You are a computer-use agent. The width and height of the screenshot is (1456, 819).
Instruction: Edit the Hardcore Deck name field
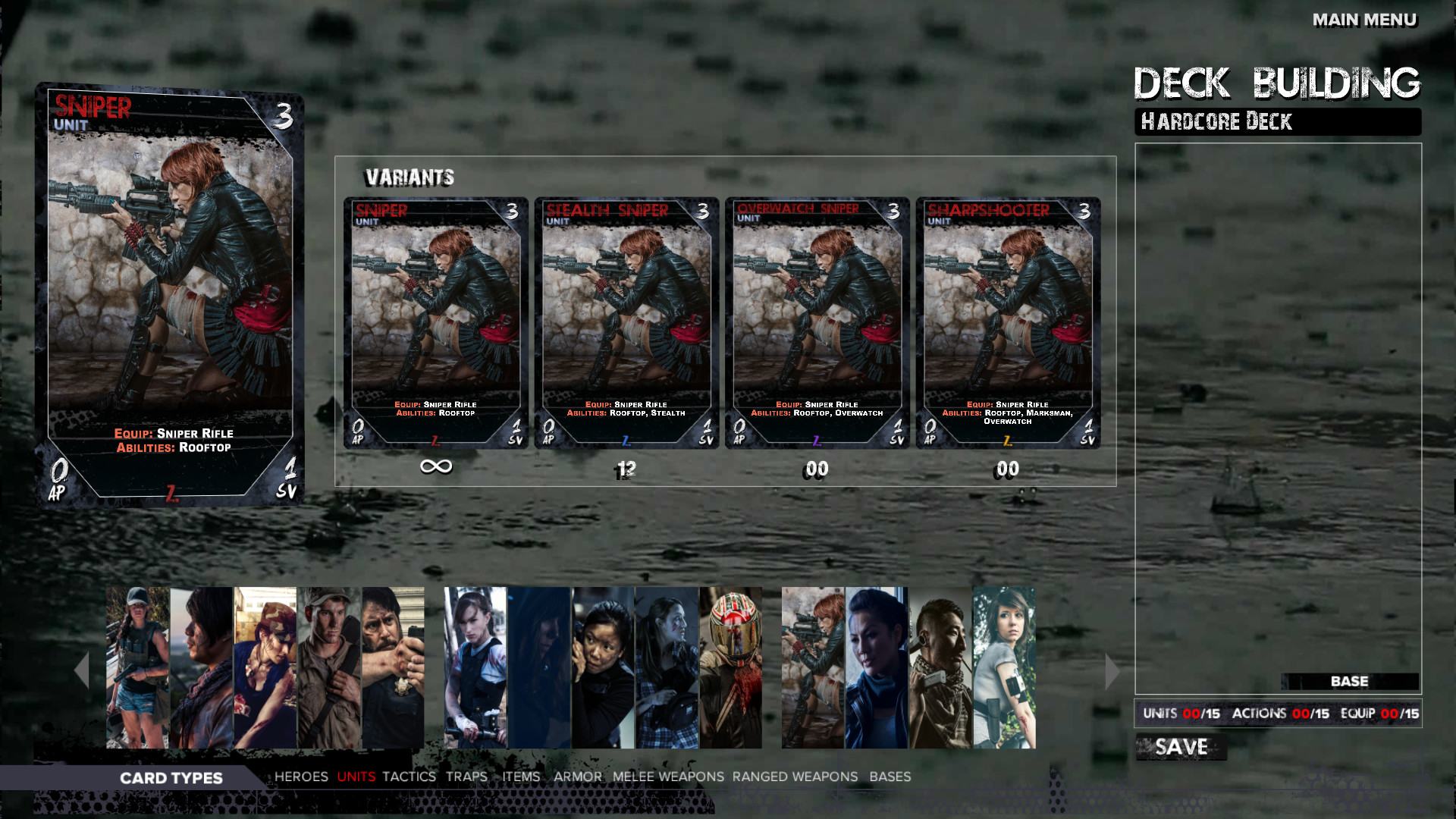click(x=1277, y=121)
